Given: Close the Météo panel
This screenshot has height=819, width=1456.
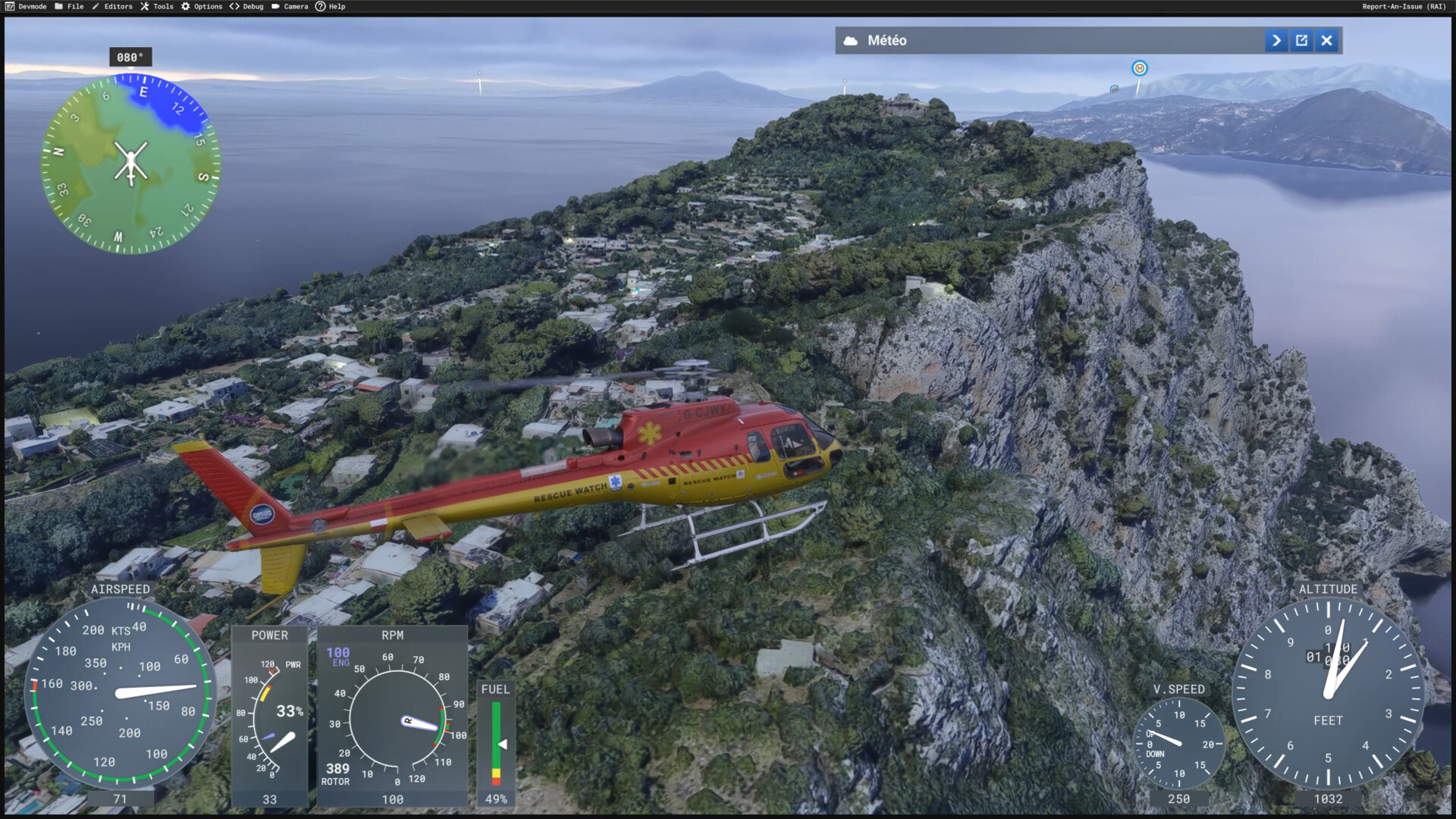Looking at the screenshot, I should pyautogui.click(x=1326, y=41).
